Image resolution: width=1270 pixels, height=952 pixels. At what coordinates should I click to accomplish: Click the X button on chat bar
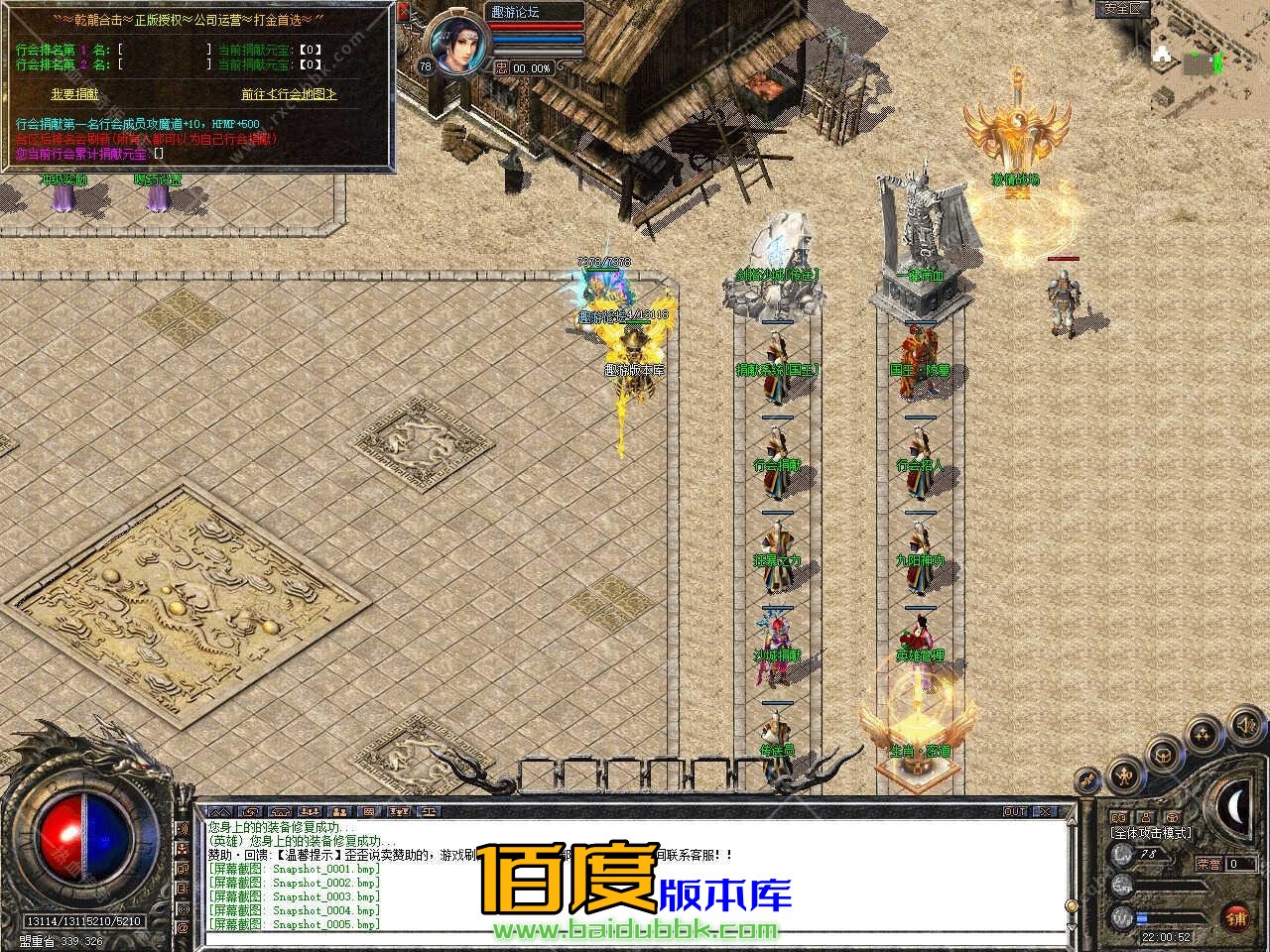click(x=1045, y=811)
